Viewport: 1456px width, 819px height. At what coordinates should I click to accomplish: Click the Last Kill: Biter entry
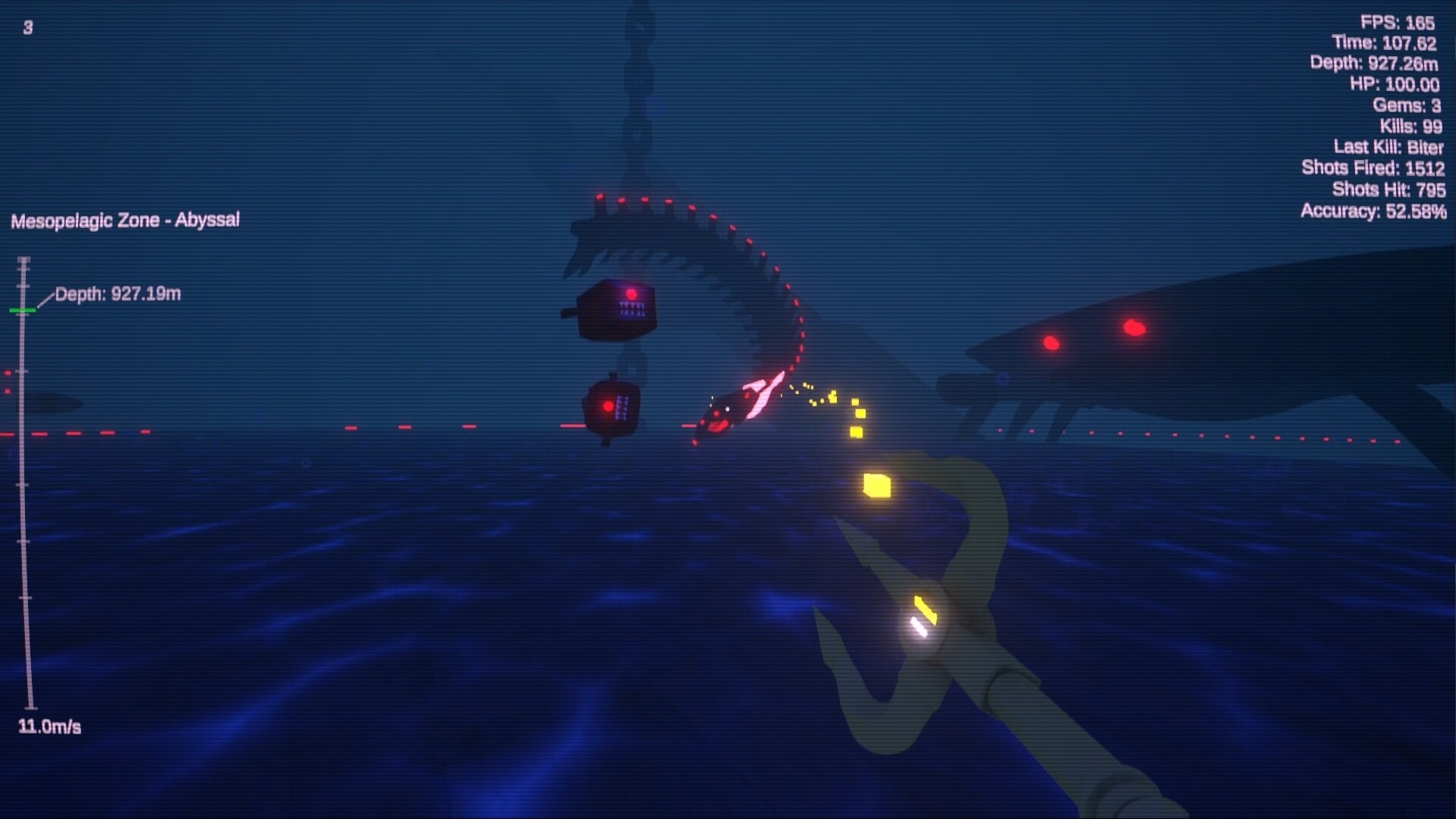(1388, 147)
